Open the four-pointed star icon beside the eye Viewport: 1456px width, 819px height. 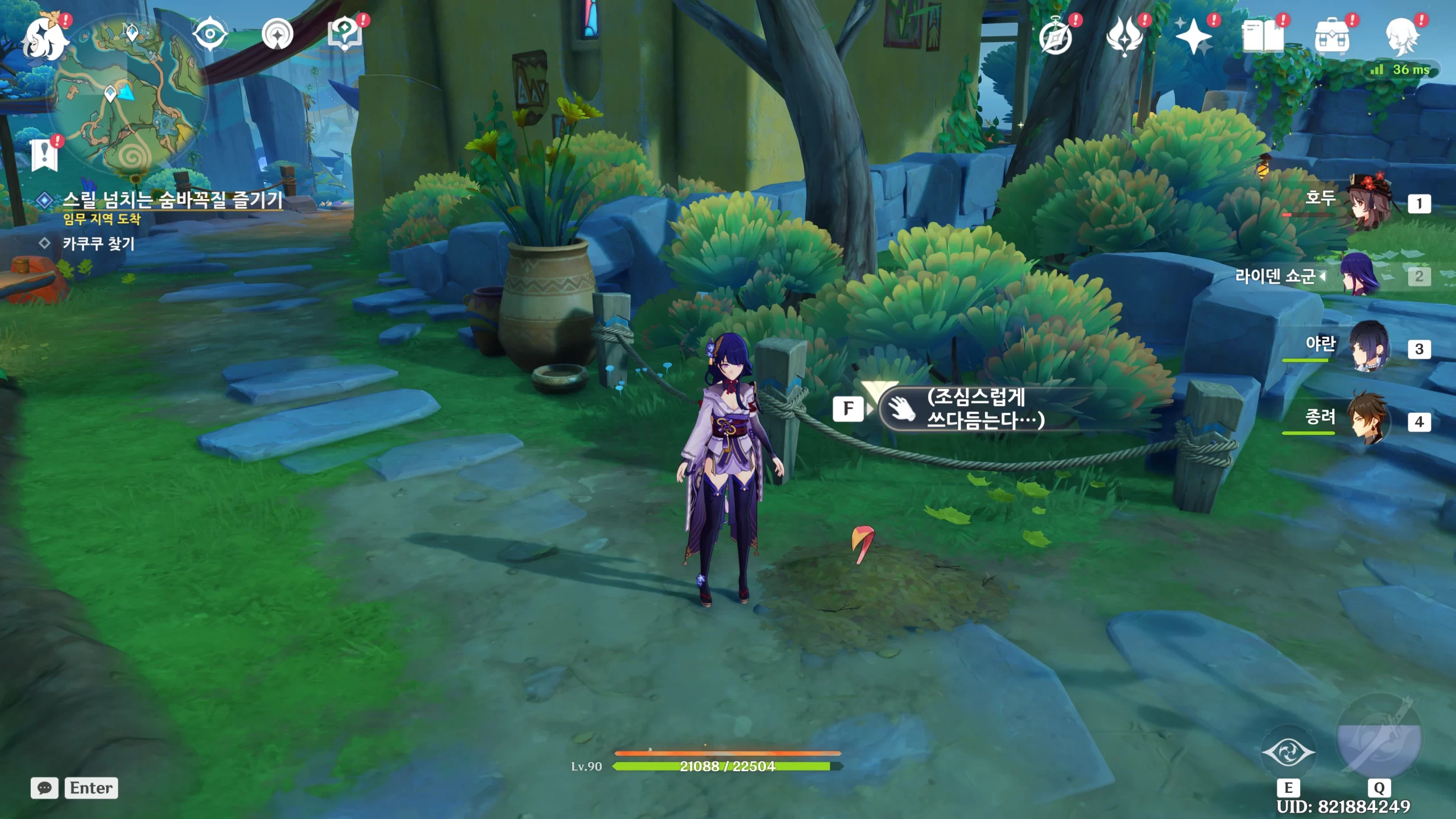[x=278, y=35]
